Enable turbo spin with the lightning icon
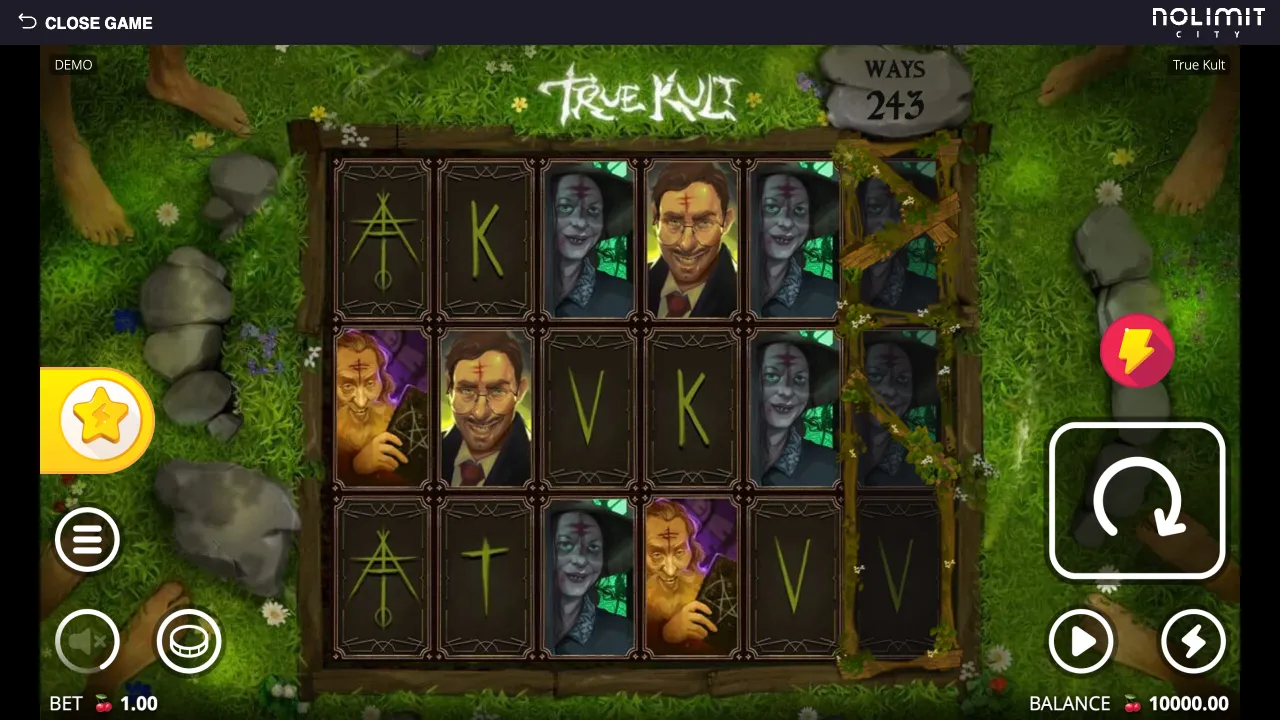 pos(1193,641)
